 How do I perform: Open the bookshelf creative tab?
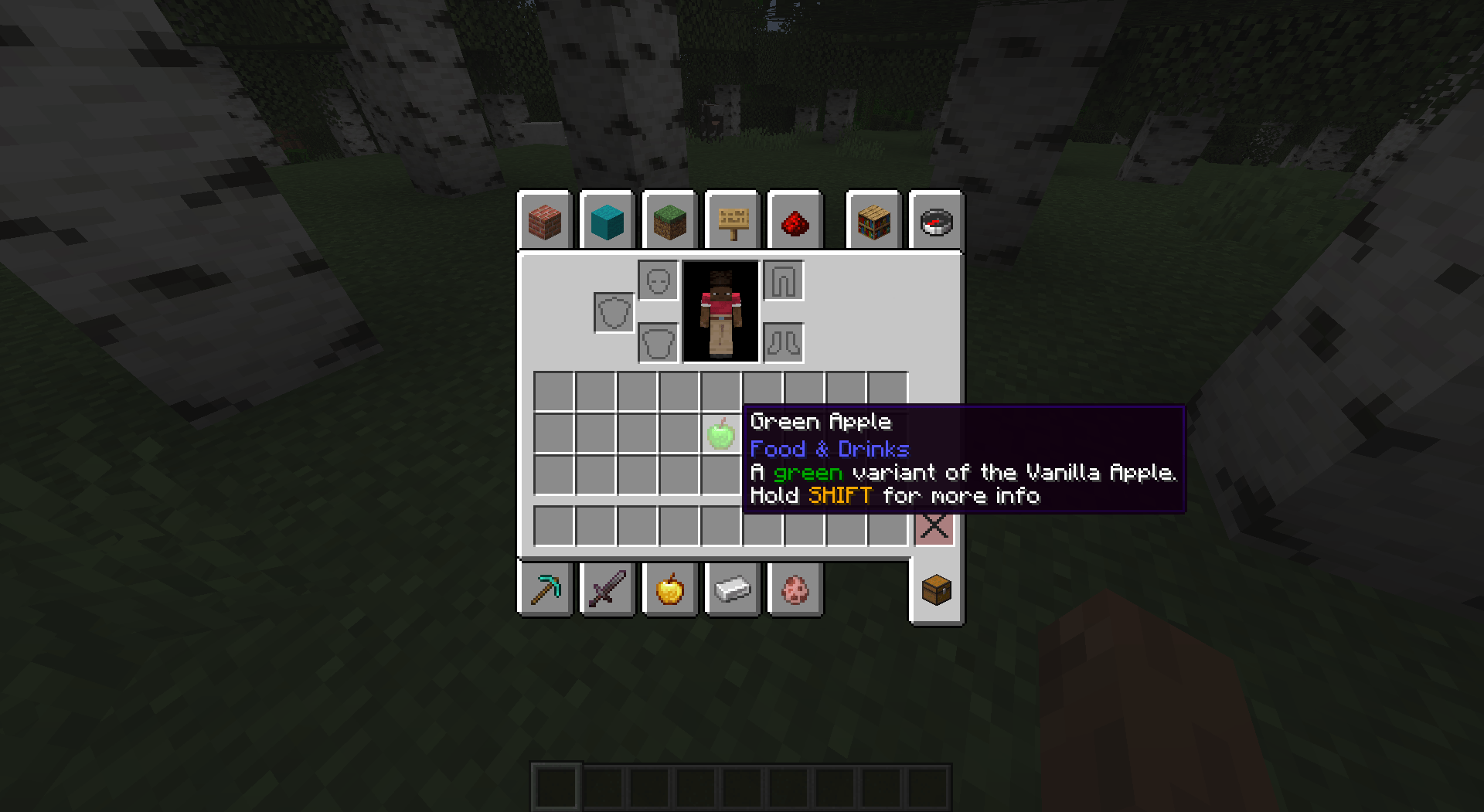pyautogui.click(x=873, y=222)
